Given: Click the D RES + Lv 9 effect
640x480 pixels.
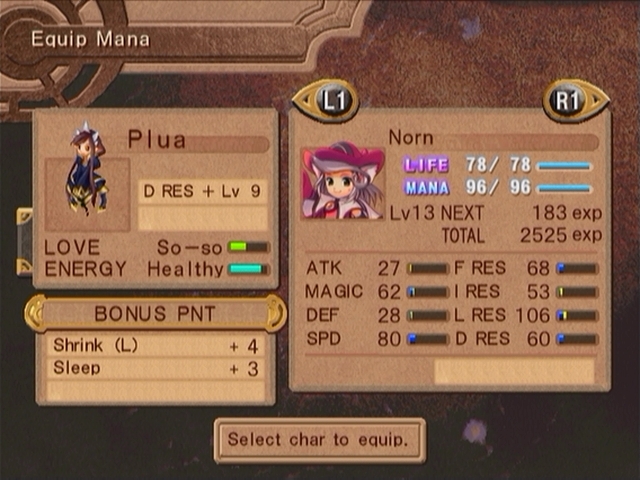Looking at the screenshot, I should point(203,190).
